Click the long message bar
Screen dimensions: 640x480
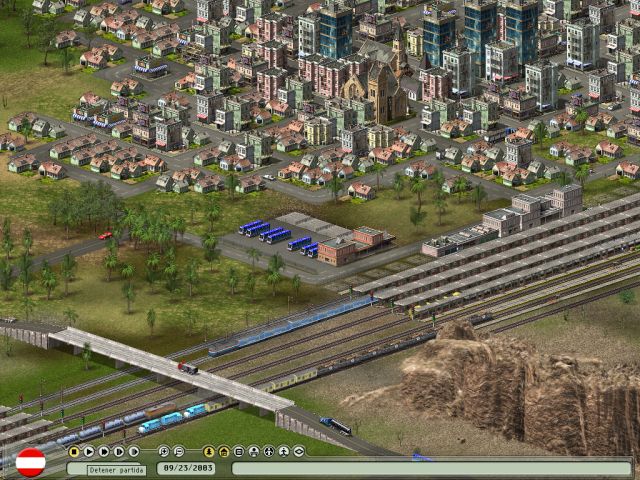click(x=431, y=468)
